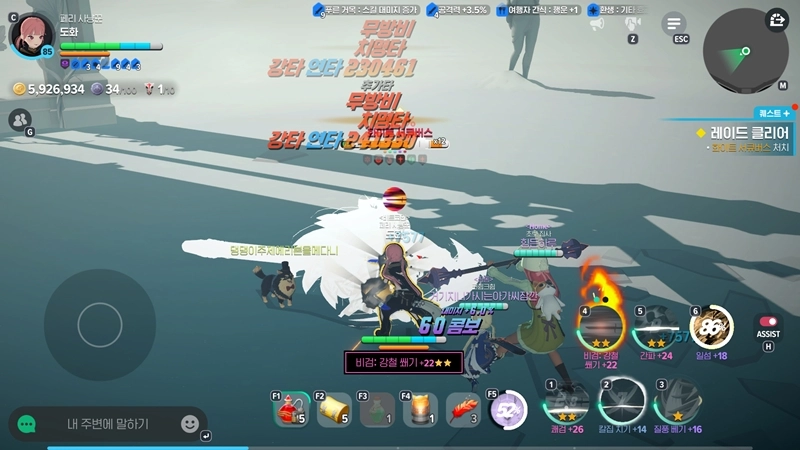800x450 pixels.
Task: Activate the 일섬 +18 skill
Action: pyautogui.click(x=712, y=327)
